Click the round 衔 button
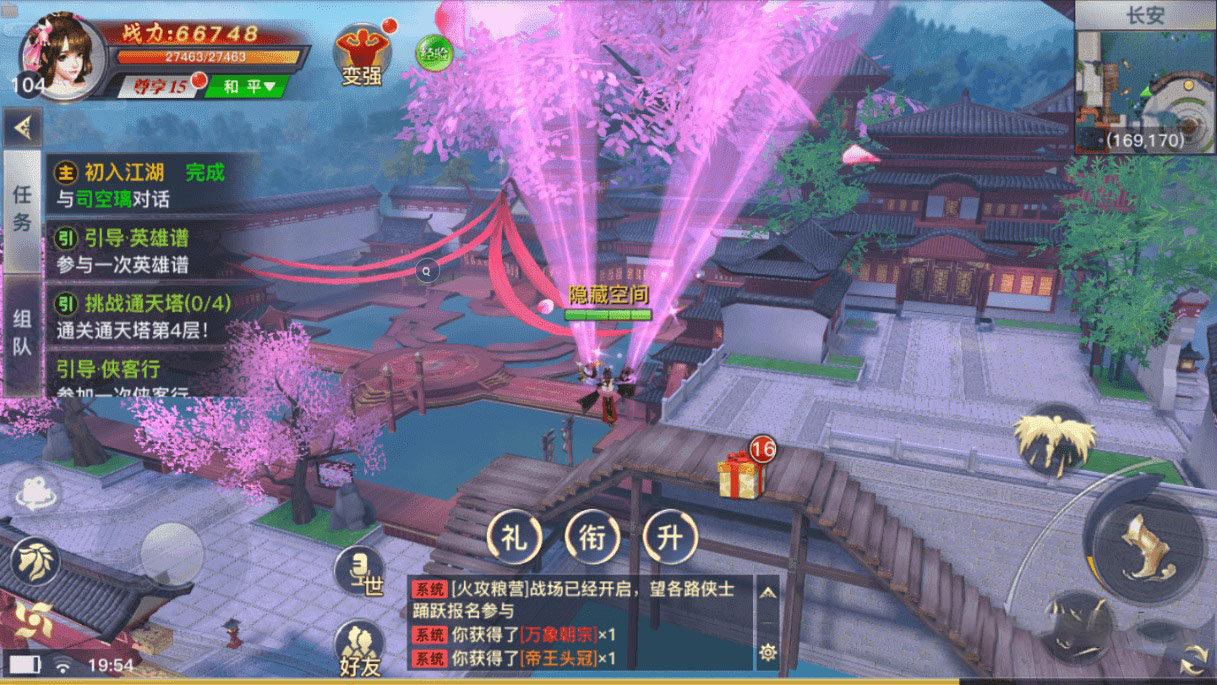The height and width of the screenshot is (685, 1217). [x=592, y=537]
